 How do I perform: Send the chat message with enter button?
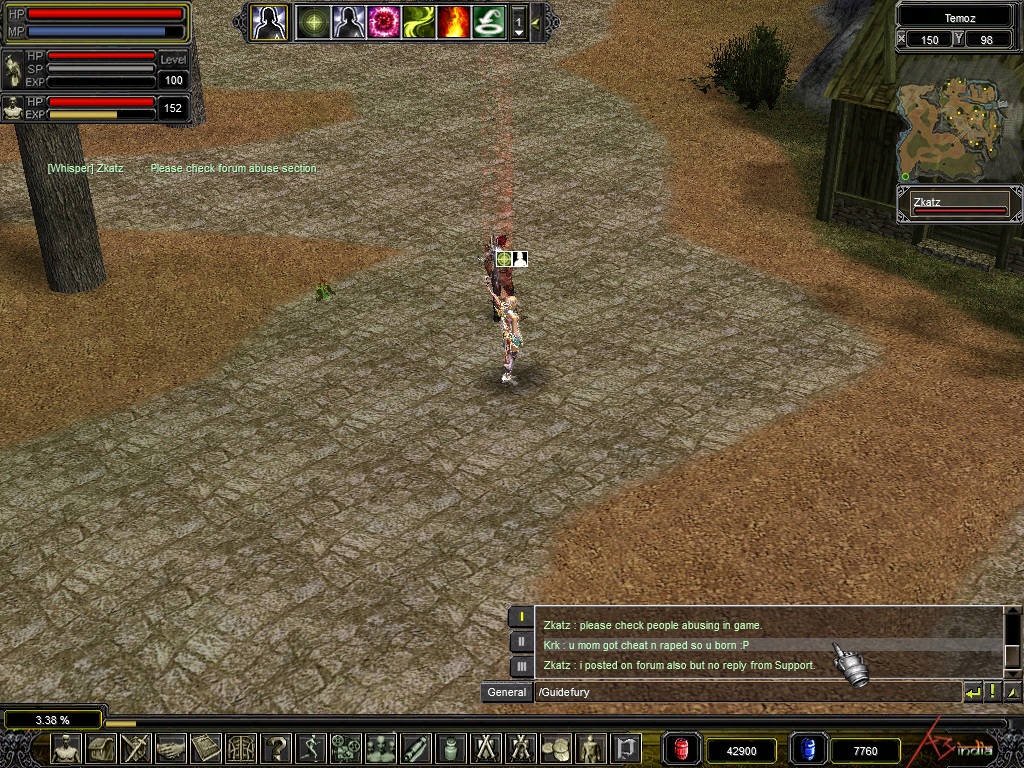click(973, 692)
